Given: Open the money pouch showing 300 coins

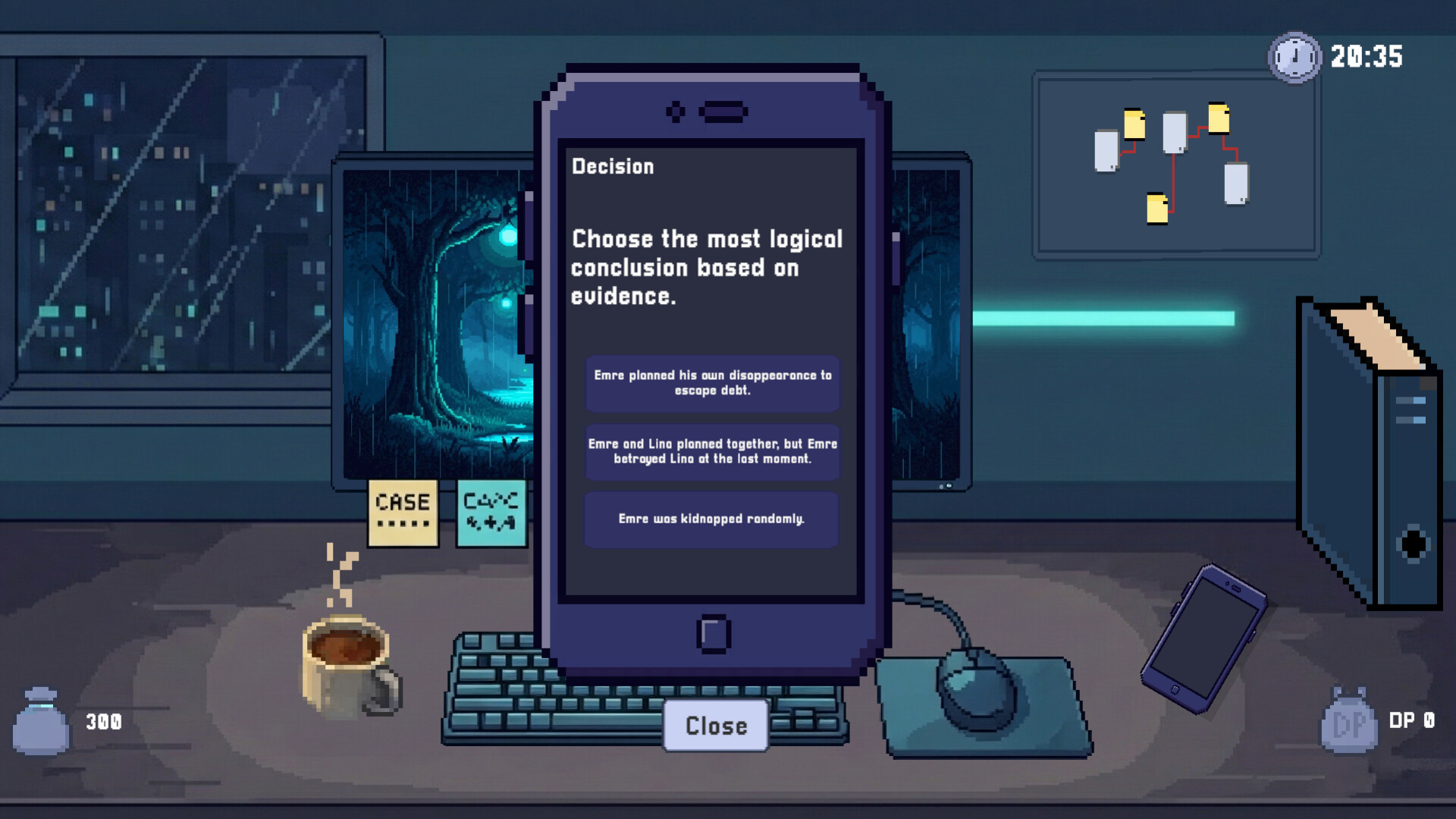Looking at the screenshot, I should (x=42, y=720).
